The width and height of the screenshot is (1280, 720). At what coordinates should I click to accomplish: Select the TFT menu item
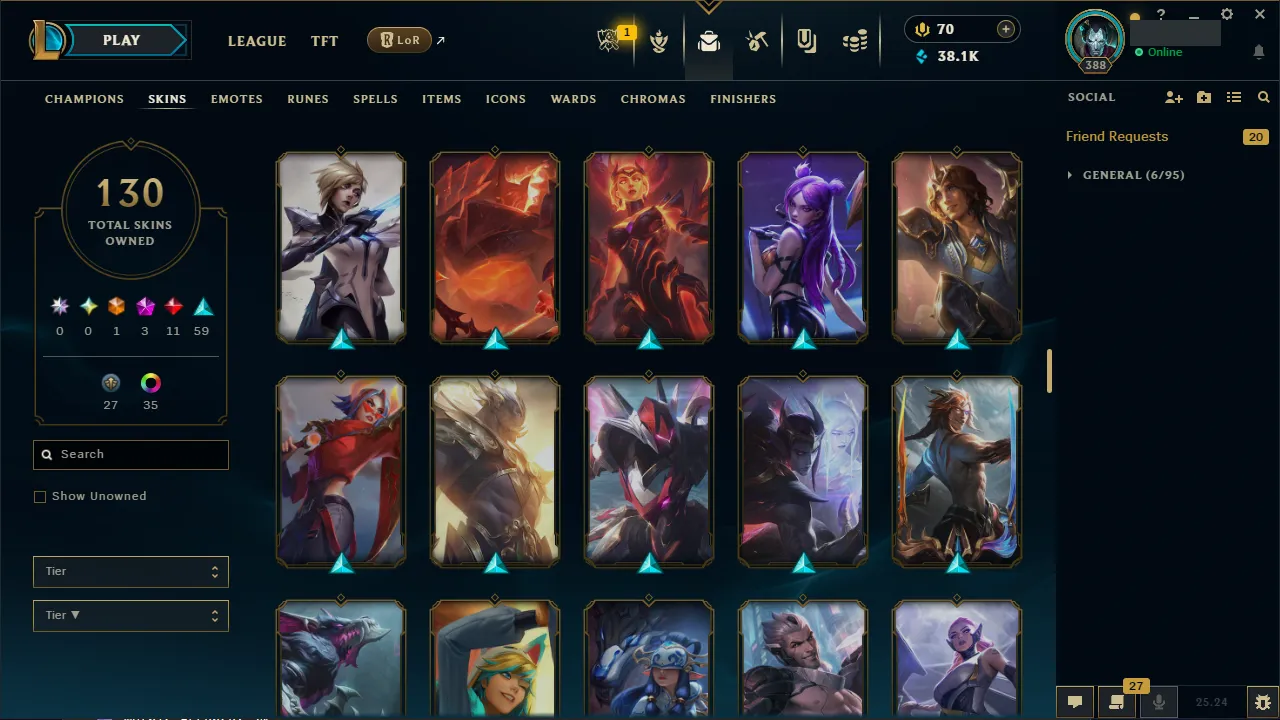324,41
